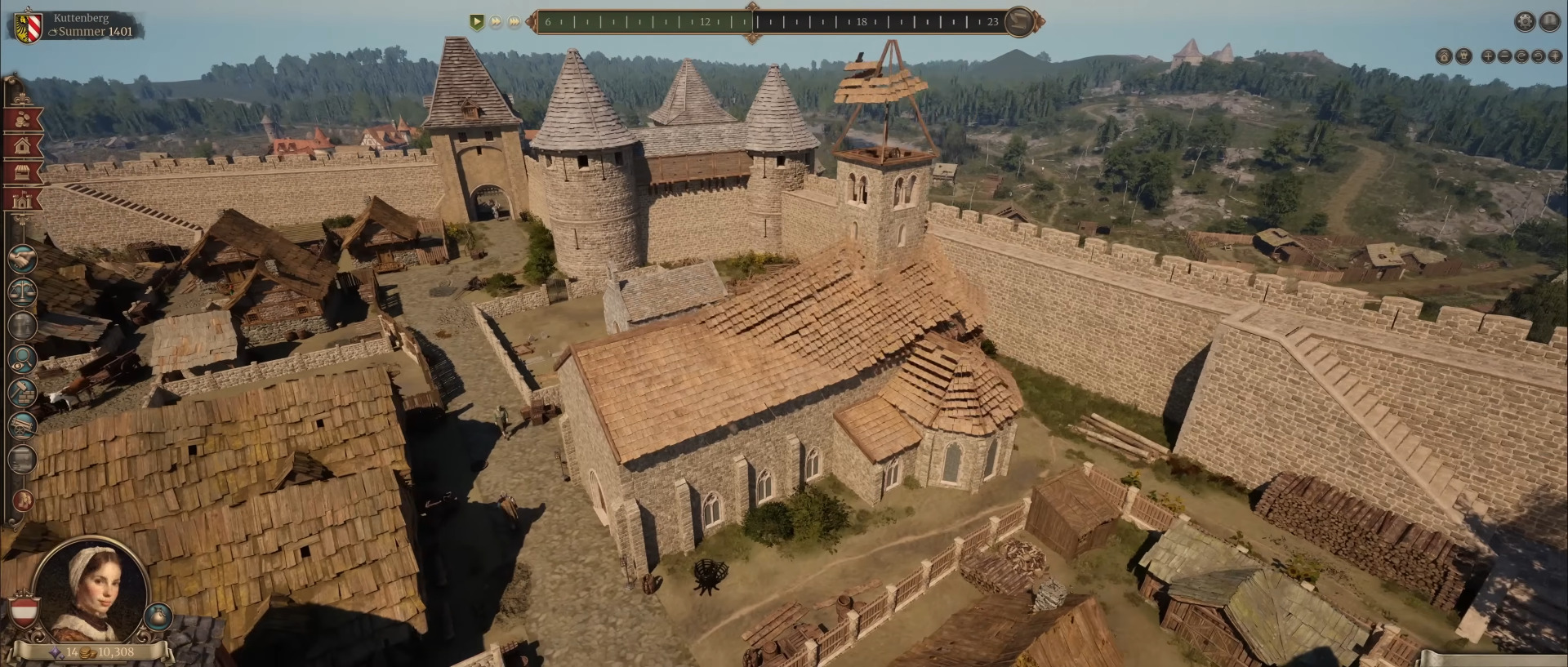Select the house banner tab

click(22, 147)
